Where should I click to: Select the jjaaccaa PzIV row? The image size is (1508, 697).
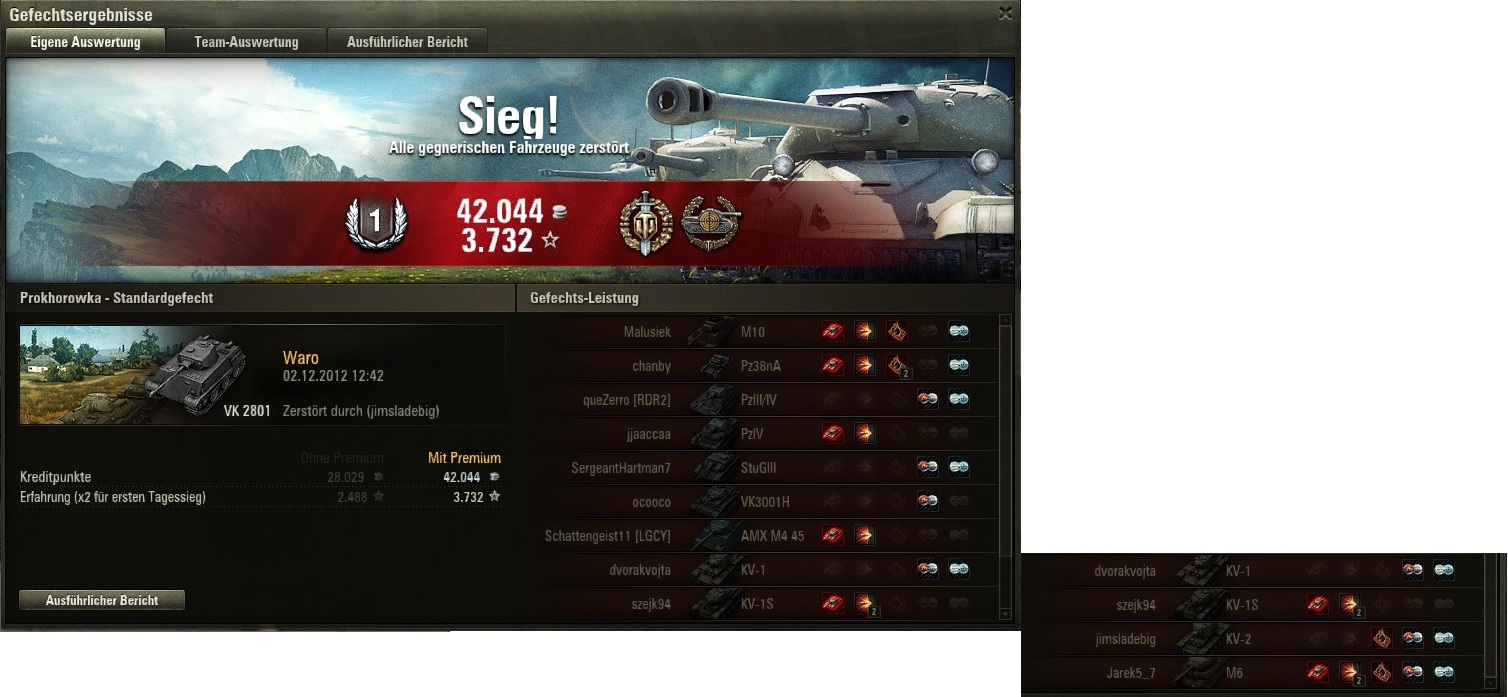click(760, 434)
